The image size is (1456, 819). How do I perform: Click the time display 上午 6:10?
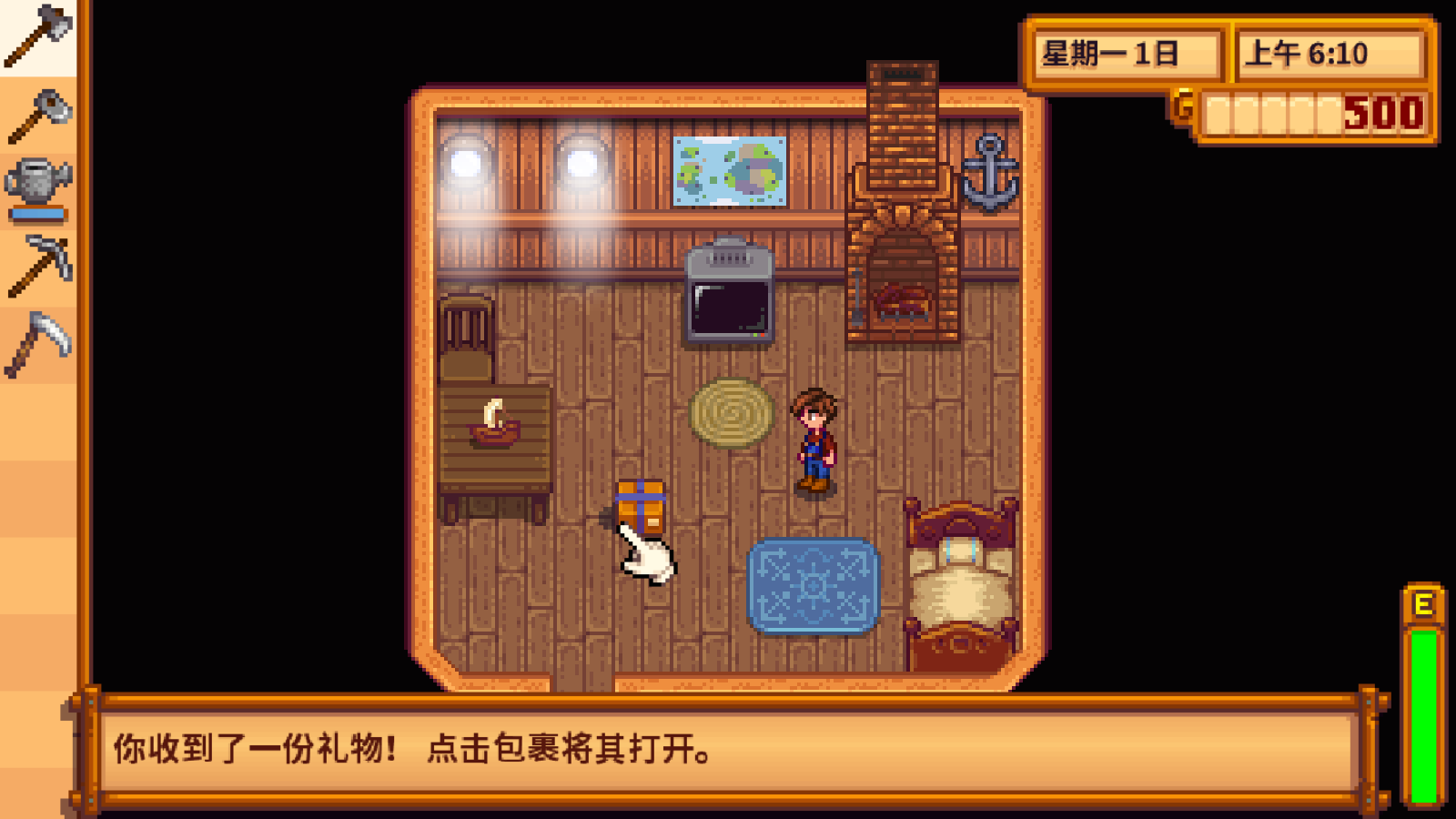1328,52
